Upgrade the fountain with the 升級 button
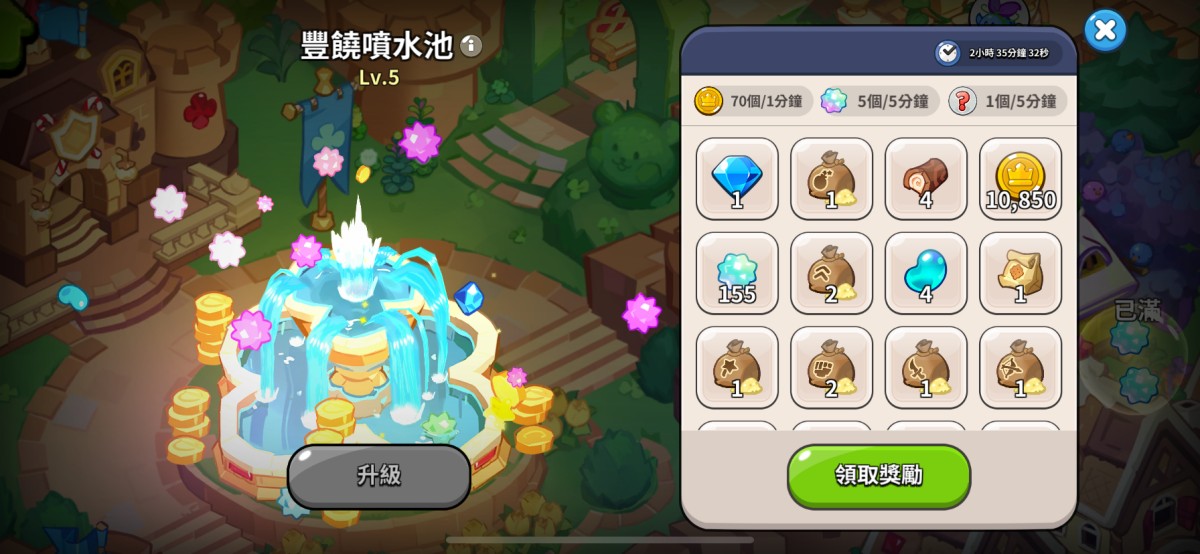The width and height of the screenshot is (1200, 554). pos(379,476)
